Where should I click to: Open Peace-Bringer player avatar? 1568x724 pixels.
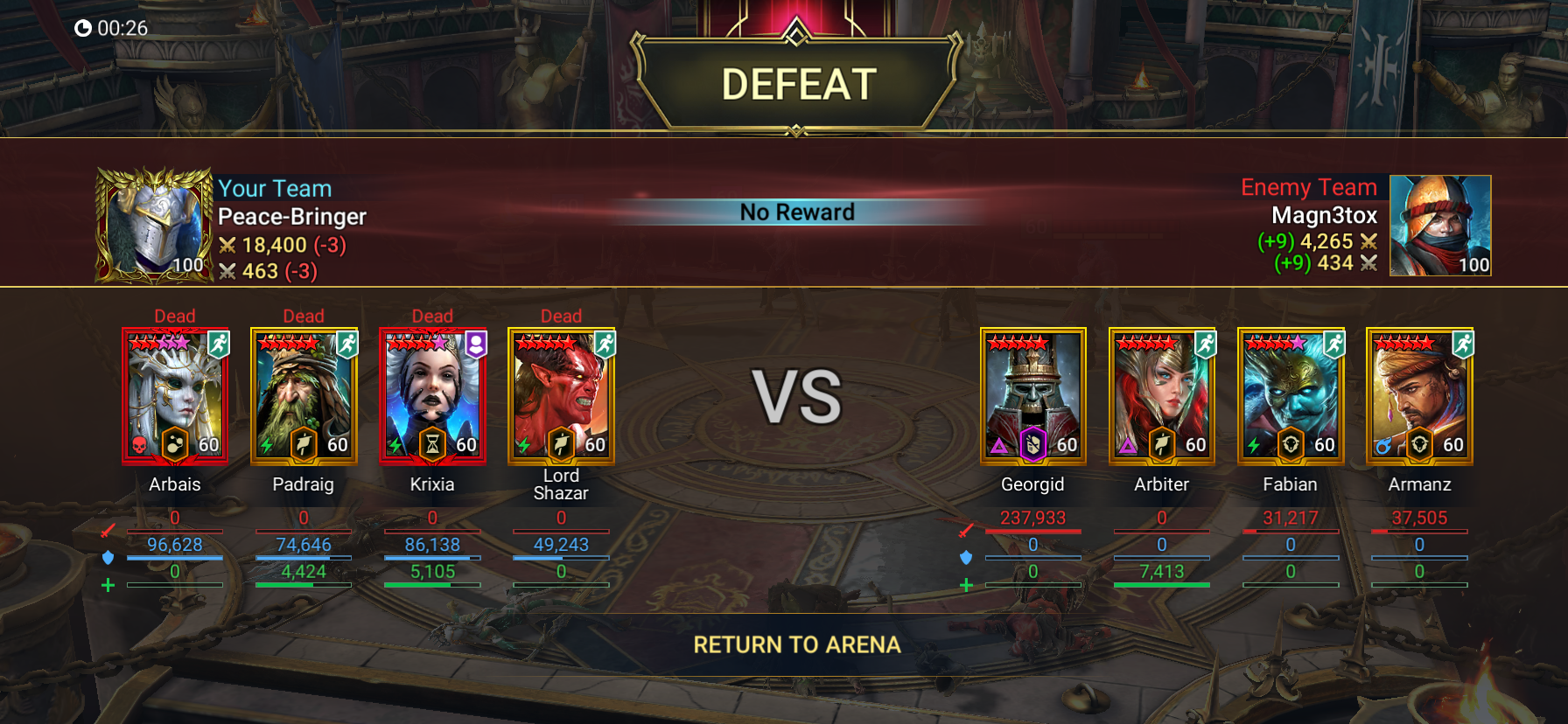click(155, 226)
